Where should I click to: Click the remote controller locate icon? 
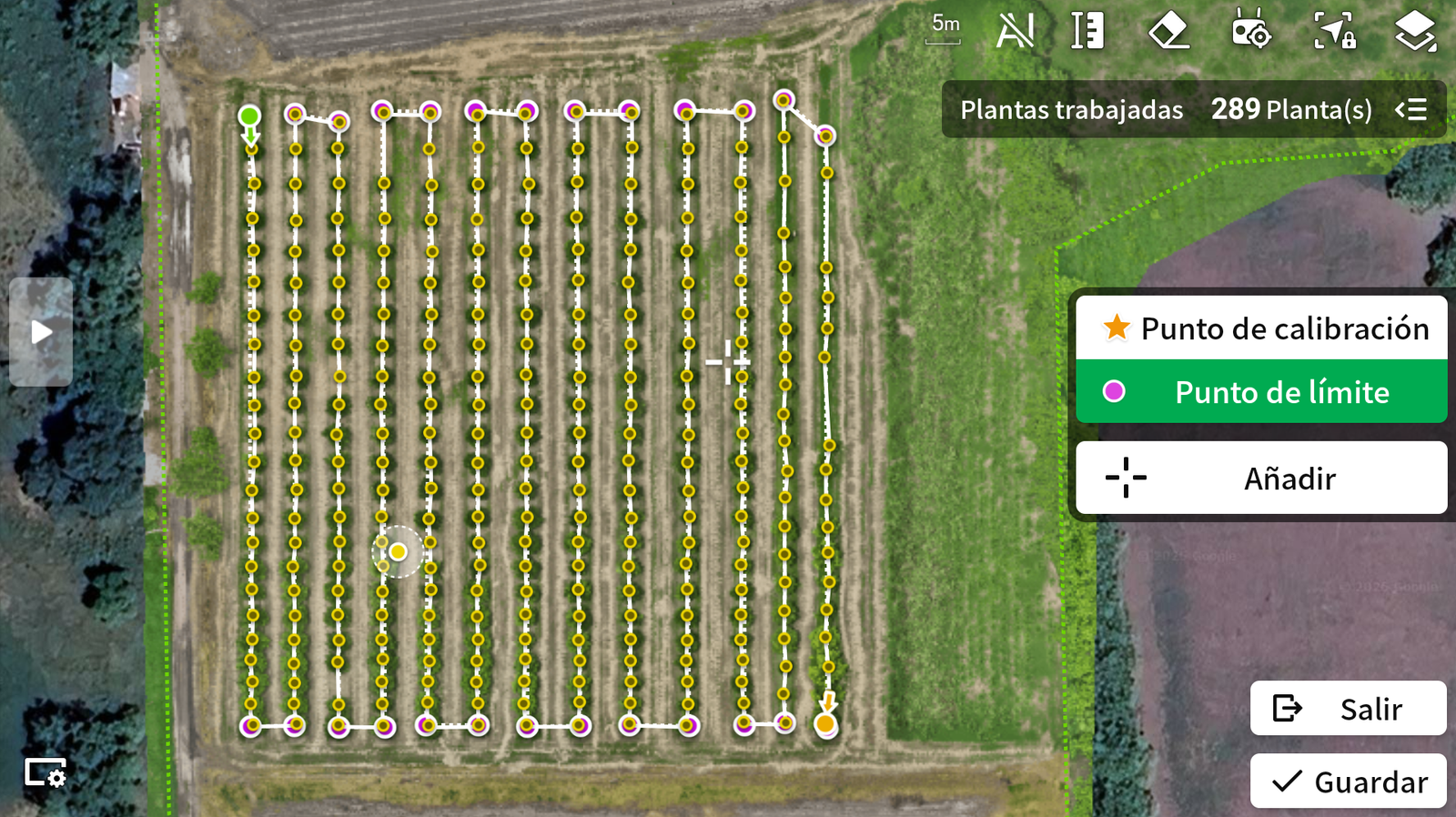[x=1250, y=32]
